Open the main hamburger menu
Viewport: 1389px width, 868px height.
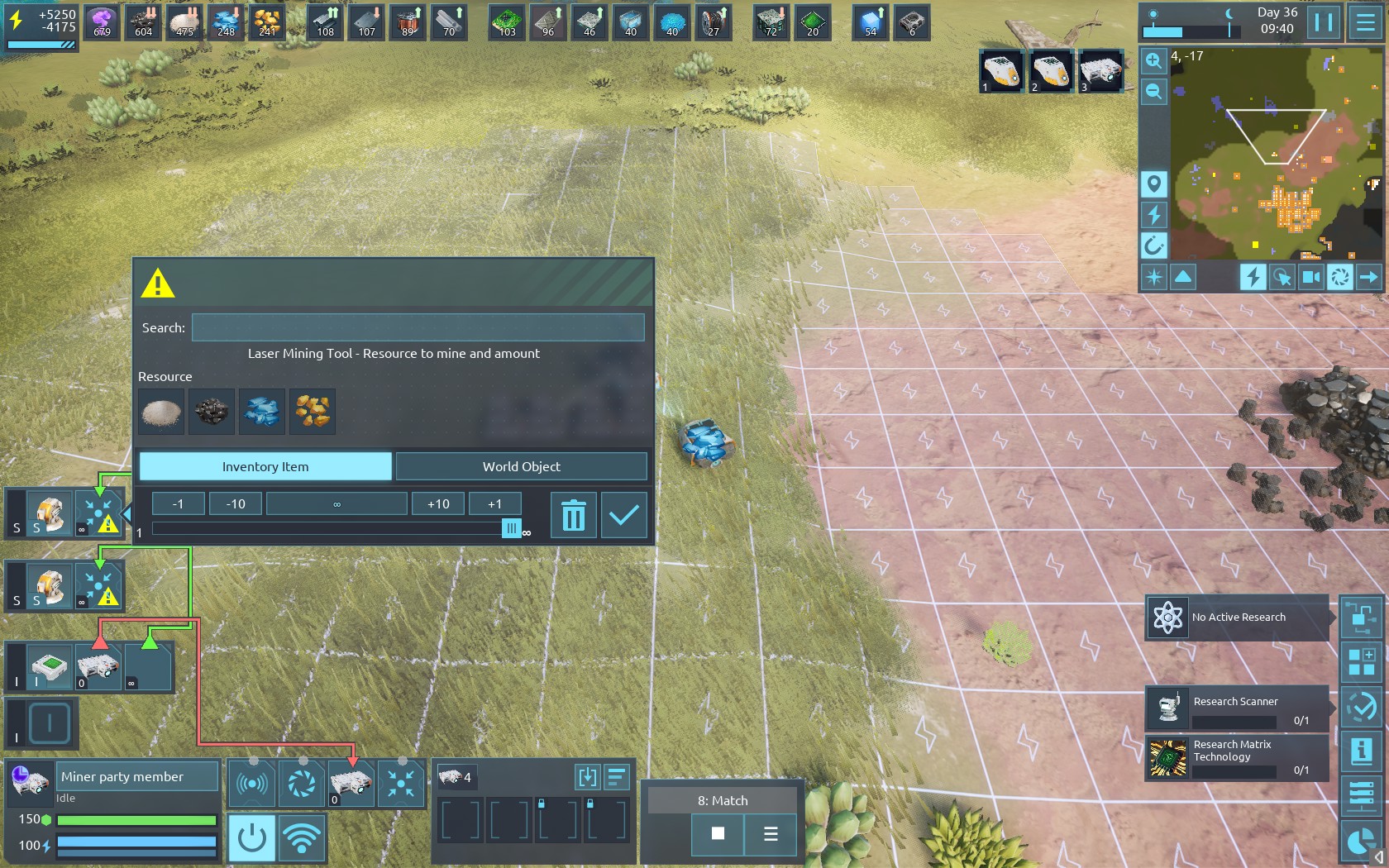tap(1366, 22)
